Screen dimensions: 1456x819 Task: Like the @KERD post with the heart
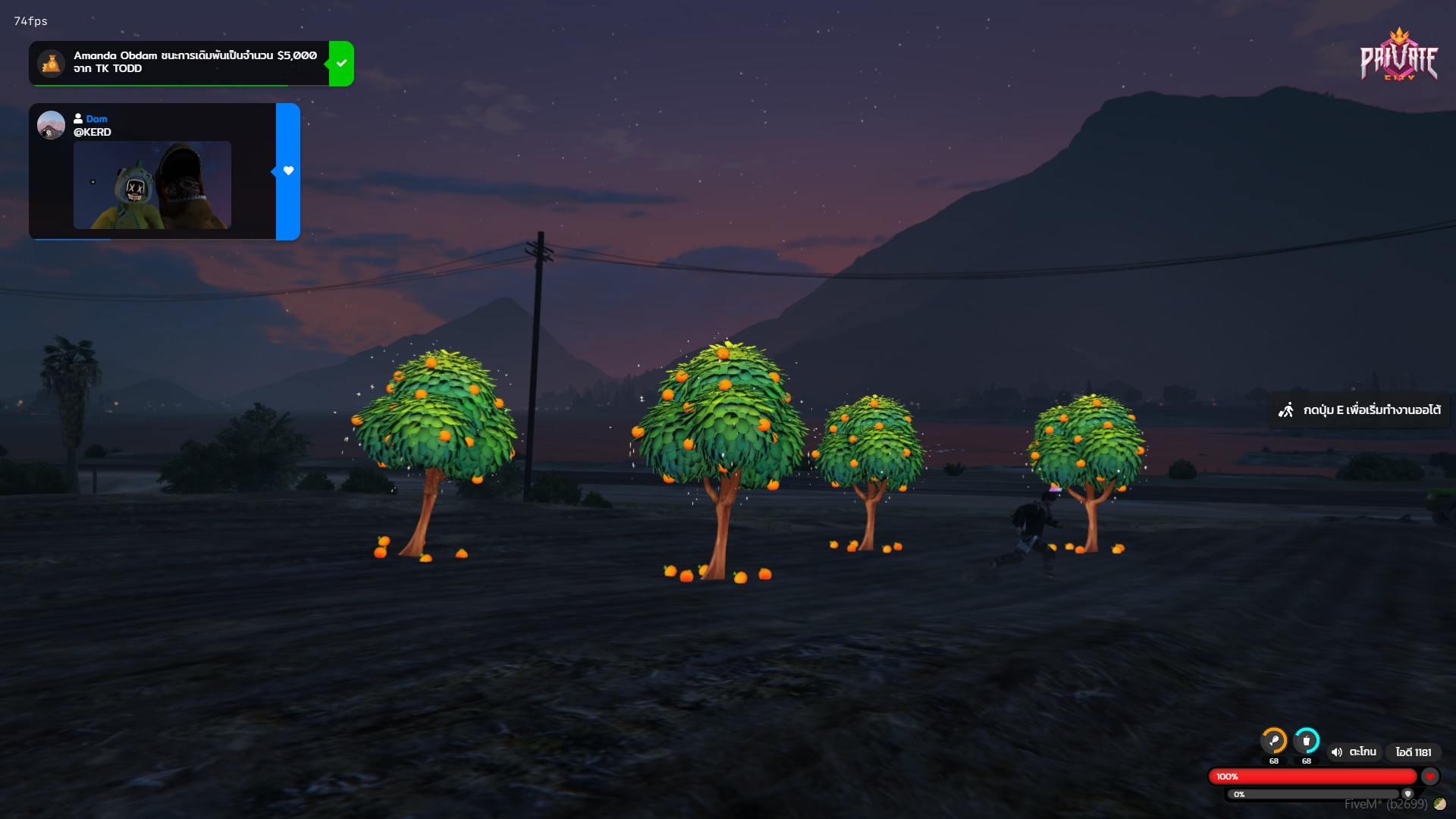pyautogui.click(x=288, y=171)
